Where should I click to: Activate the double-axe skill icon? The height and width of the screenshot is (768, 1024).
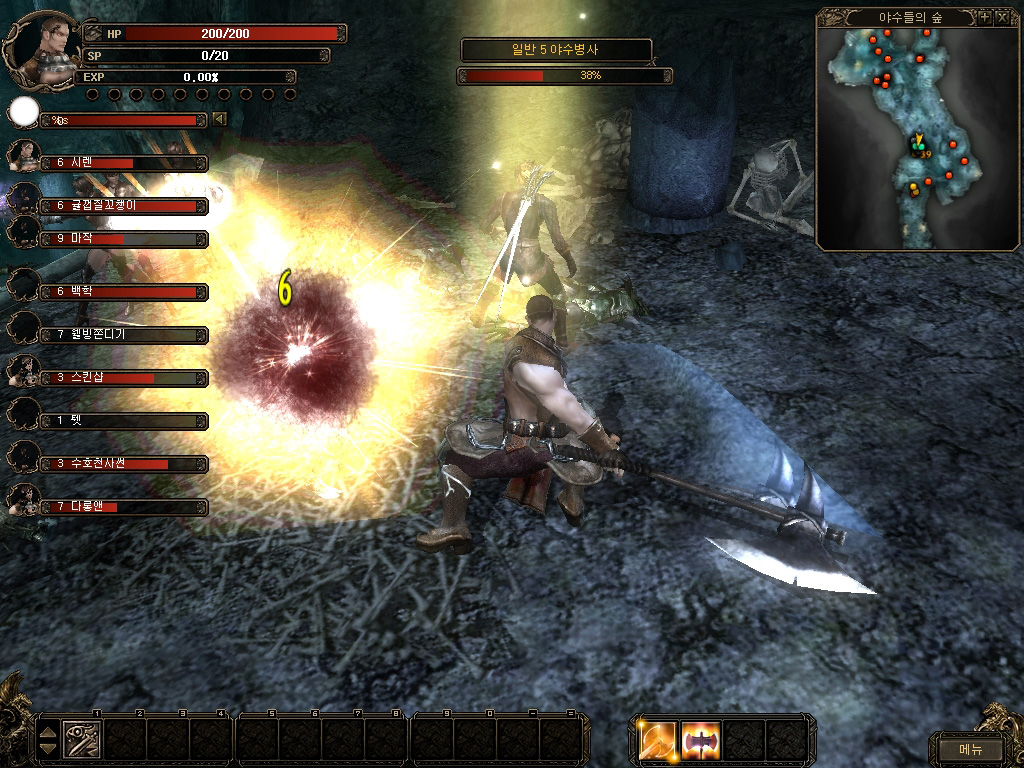pos(701,740)
